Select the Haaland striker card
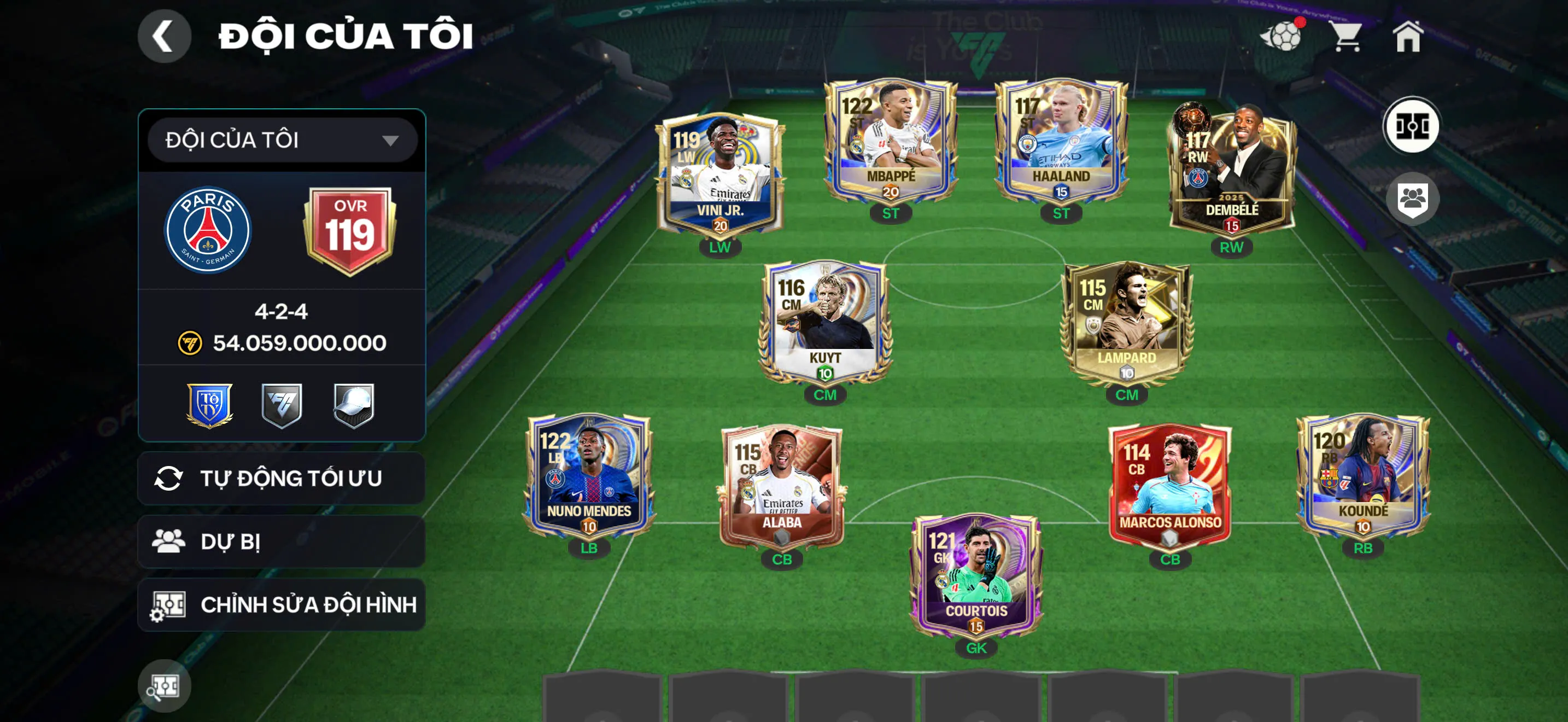 point(1060,143)
